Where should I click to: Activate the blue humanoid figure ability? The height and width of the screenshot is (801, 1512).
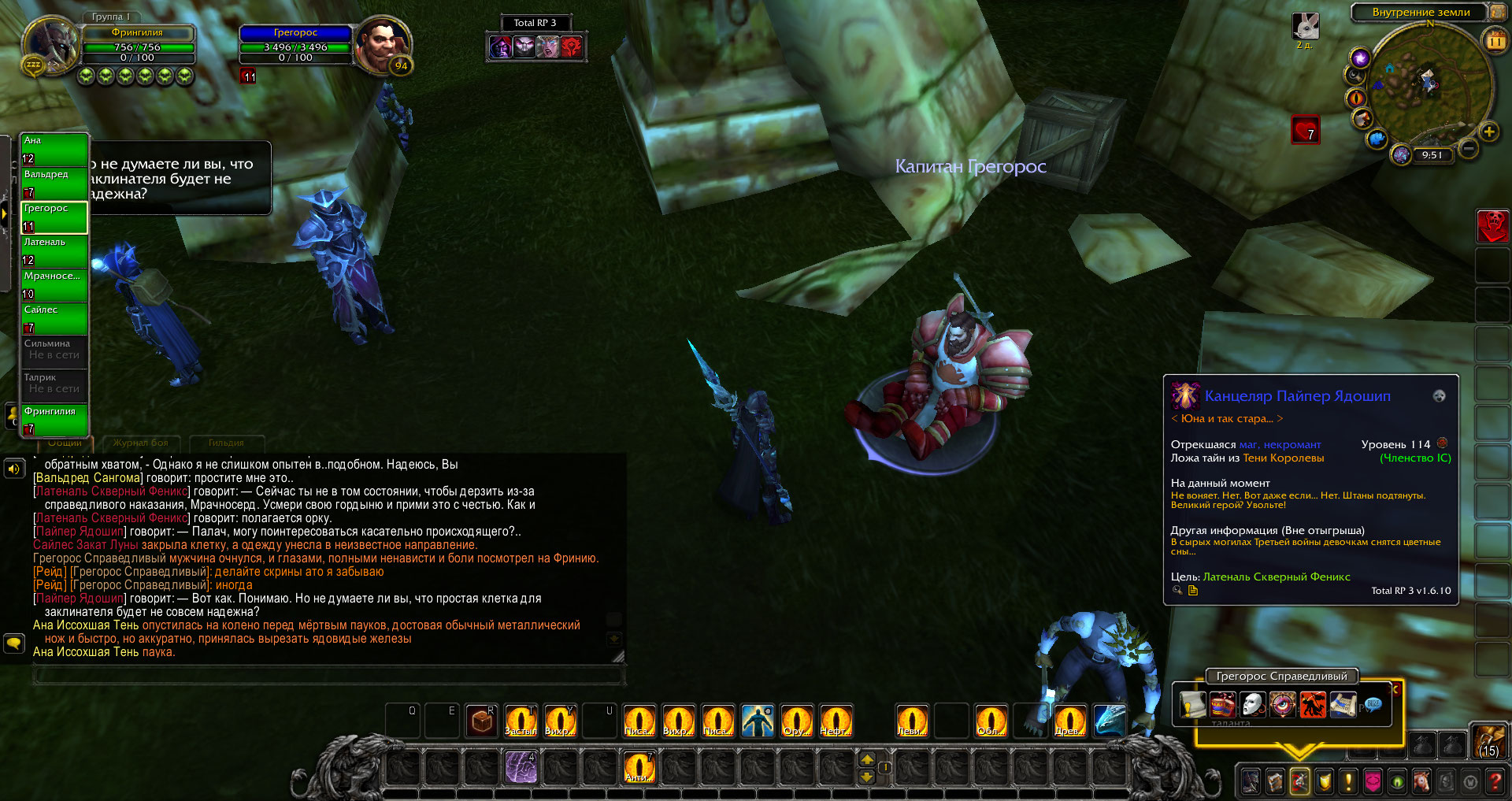pos(758,721)
